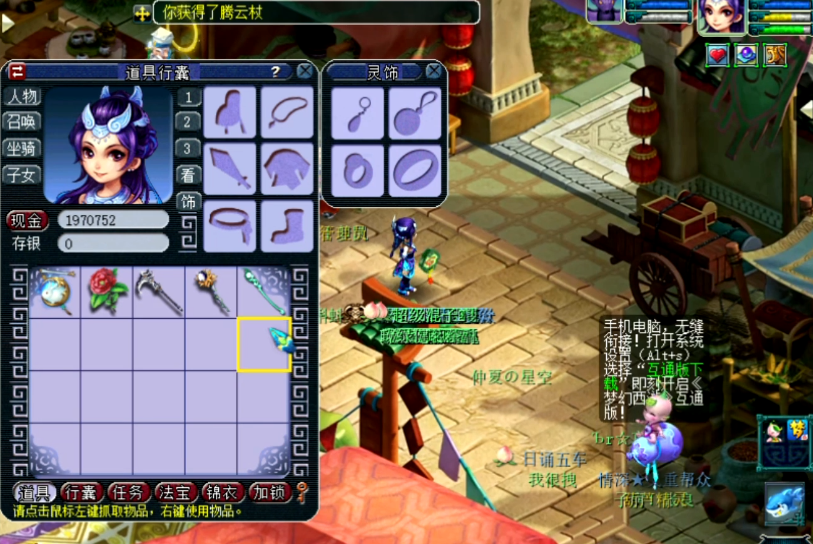813x544 pixels.
Task: Click the 加锁 lock button
Action: [x=269, y=492]
